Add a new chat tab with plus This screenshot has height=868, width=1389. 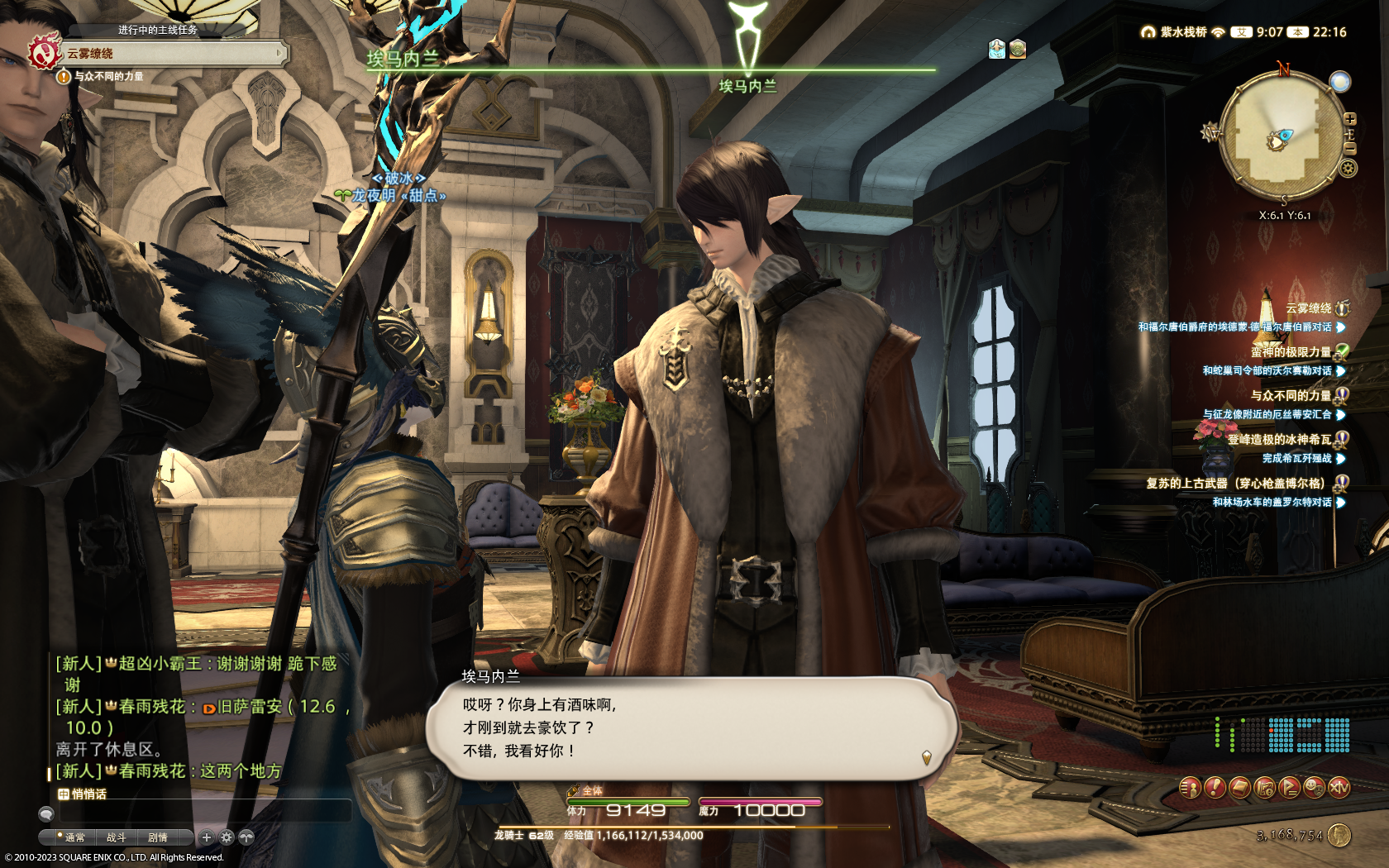point(207,837)
